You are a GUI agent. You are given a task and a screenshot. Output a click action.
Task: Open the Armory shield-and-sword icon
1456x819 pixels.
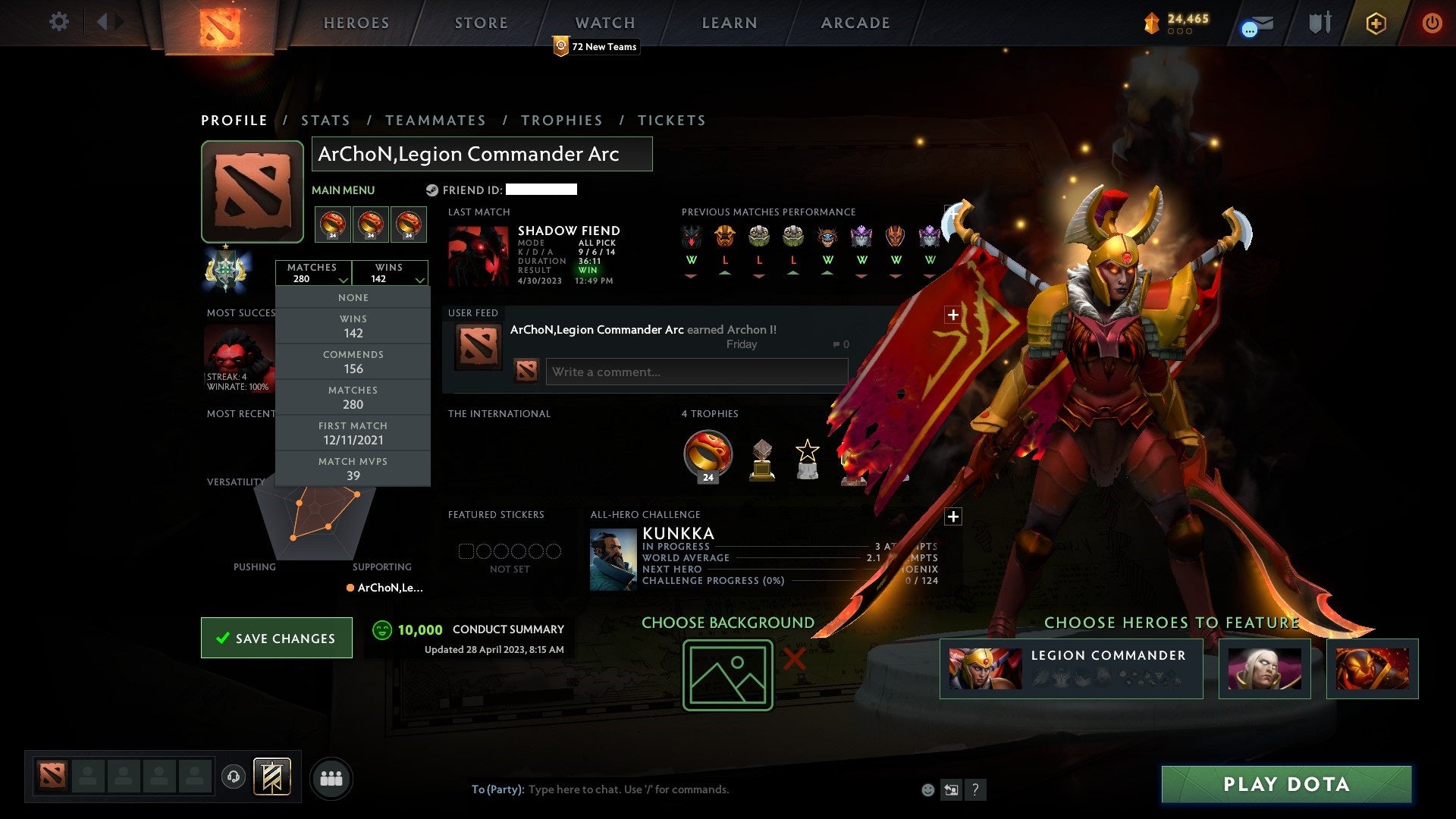point(1319,23)
